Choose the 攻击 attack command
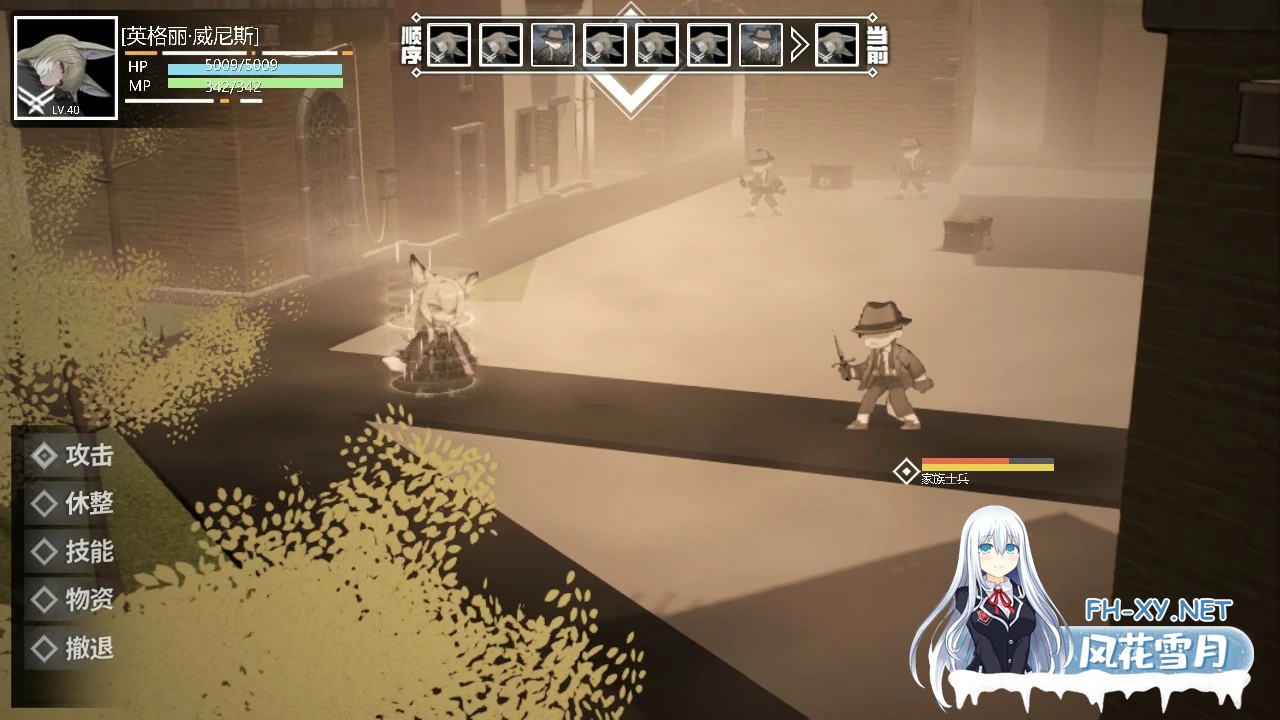This screenshot has width=1280, height=720. [74, 456]
